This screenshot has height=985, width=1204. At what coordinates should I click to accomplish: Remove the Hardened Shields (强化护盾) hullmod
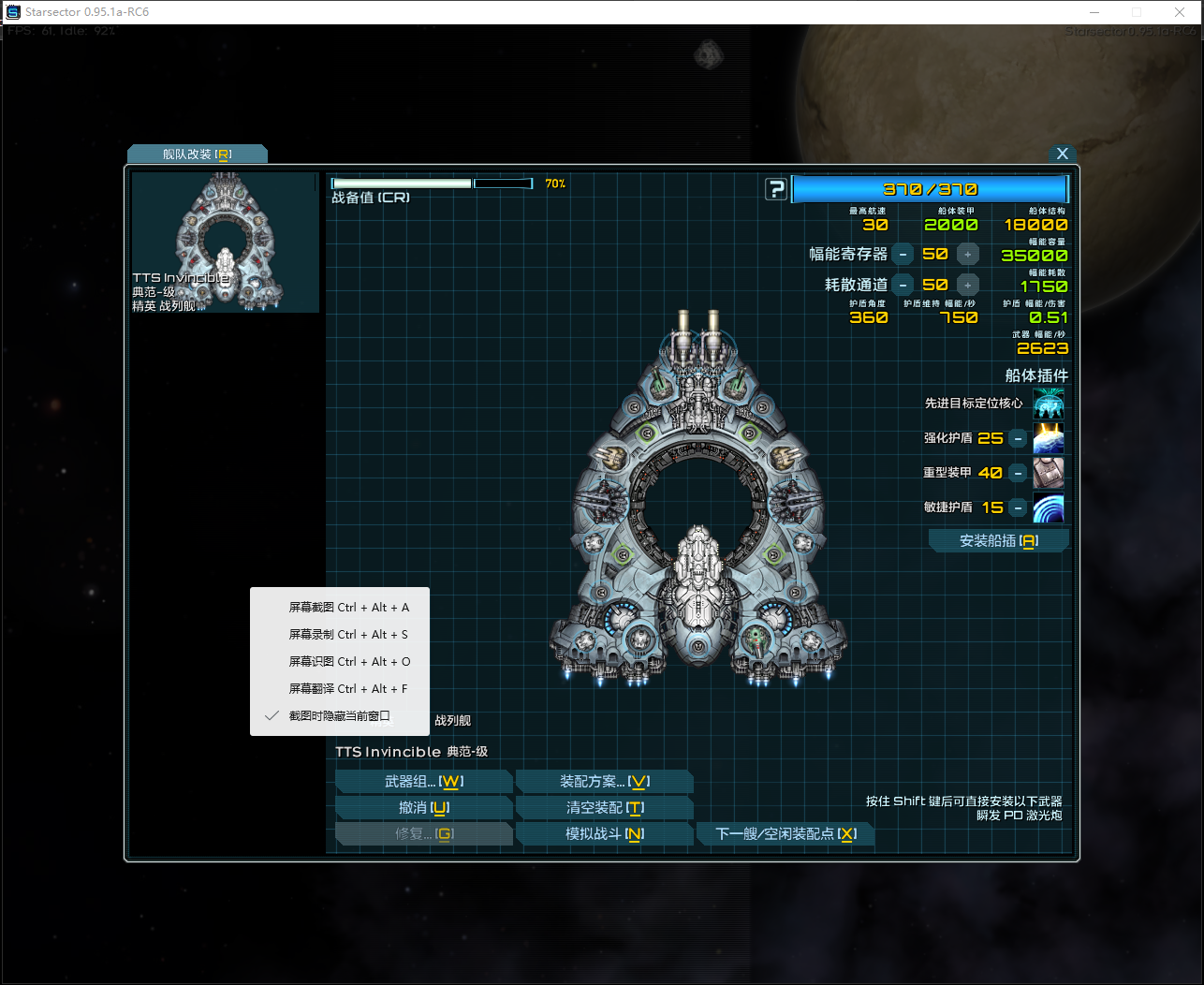[1018, 438]
